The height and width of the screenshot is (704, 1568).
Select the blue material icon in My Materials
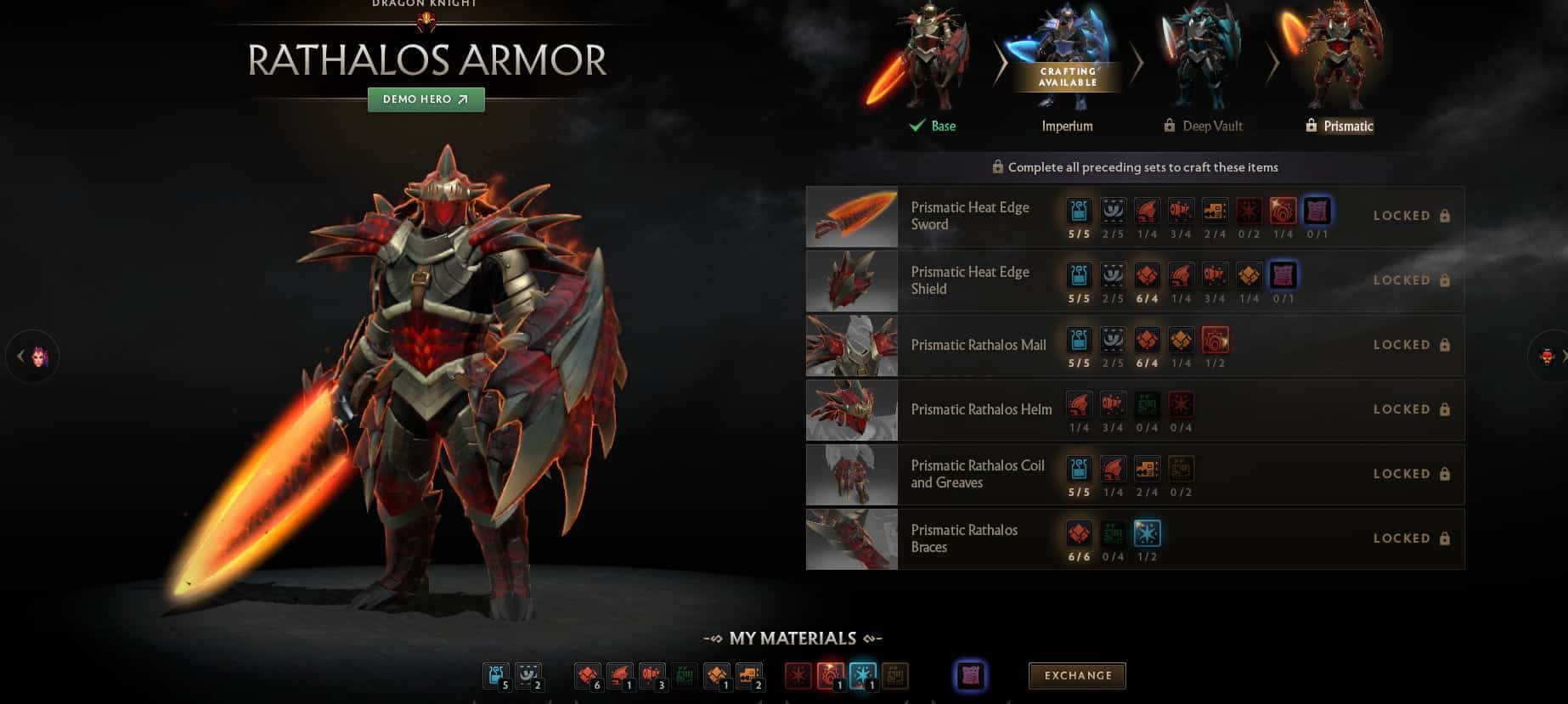pos(496,676)
